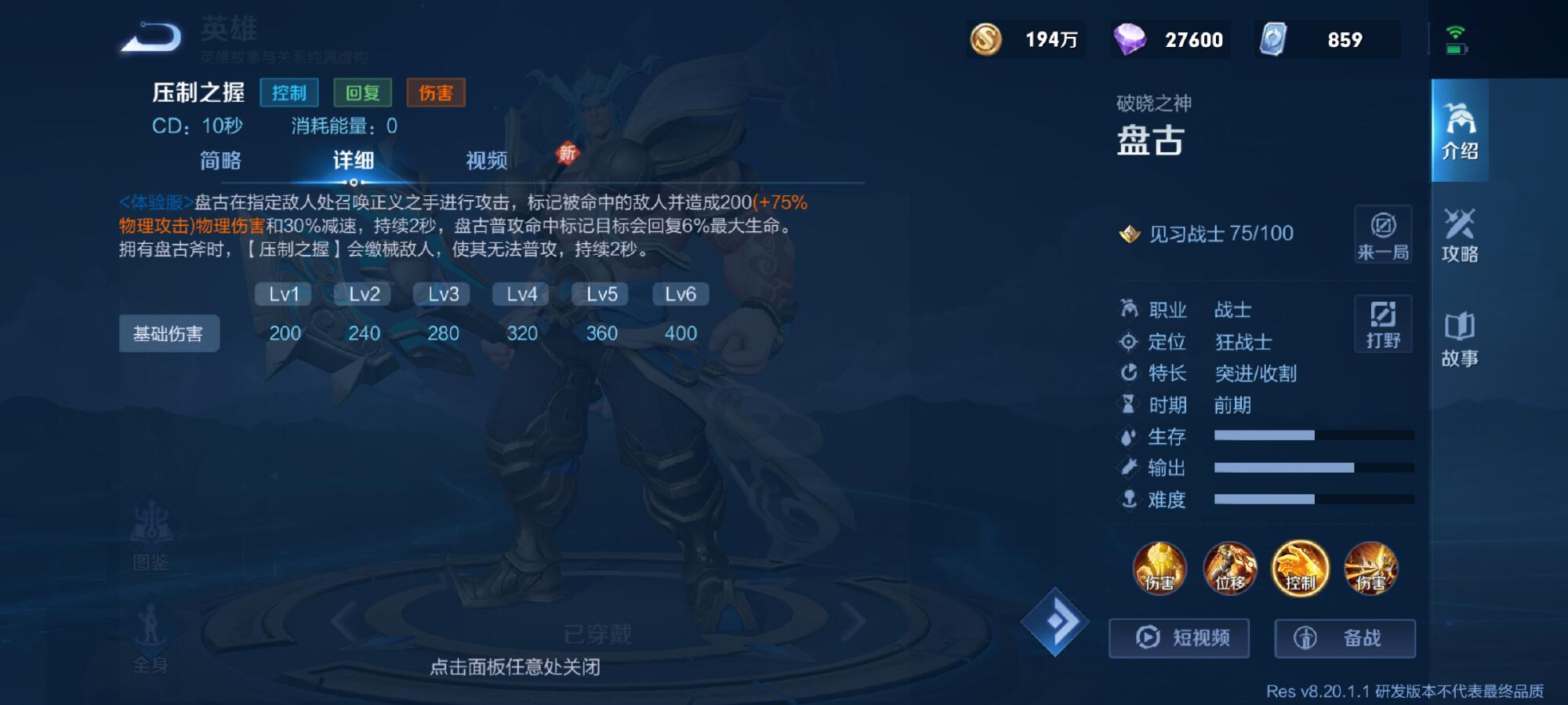Image resolution: width=1568 pixels, height=705 pixels.
Task: Open the 短视频 button
Action: click(x=1178, y=638)
